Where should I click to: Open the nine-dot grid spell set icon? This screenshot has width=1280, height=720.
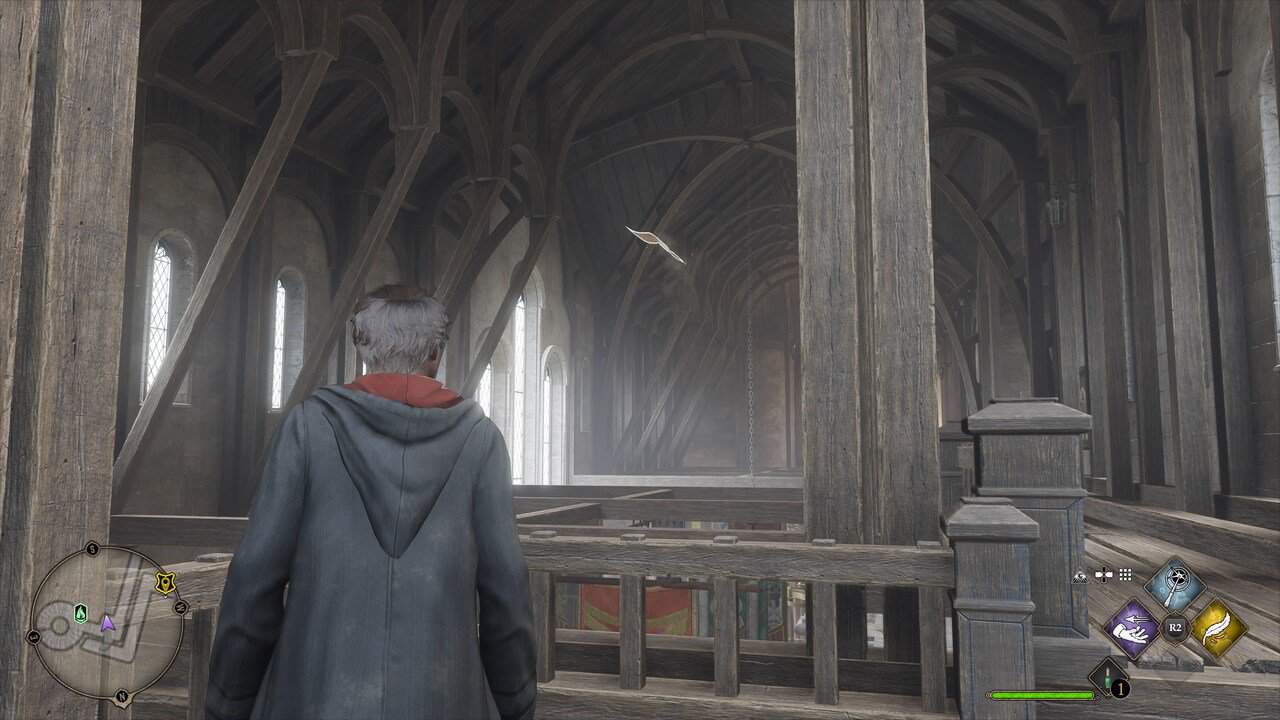(x=1125, y=575)
